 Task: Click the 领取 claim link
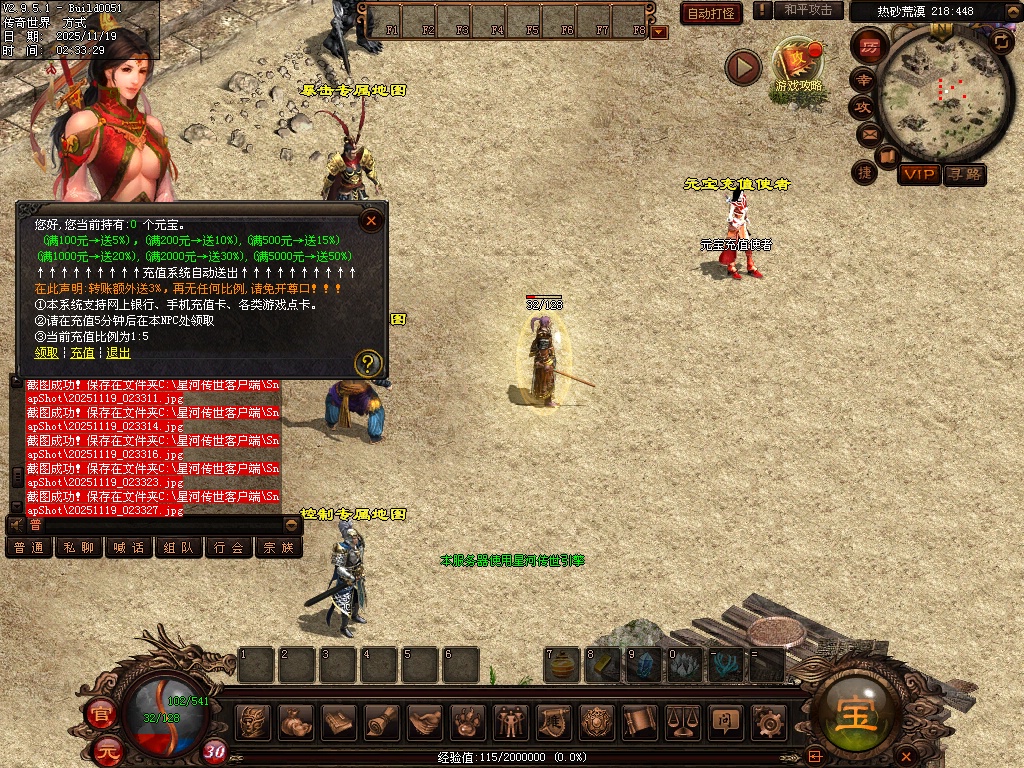(46, 353)
